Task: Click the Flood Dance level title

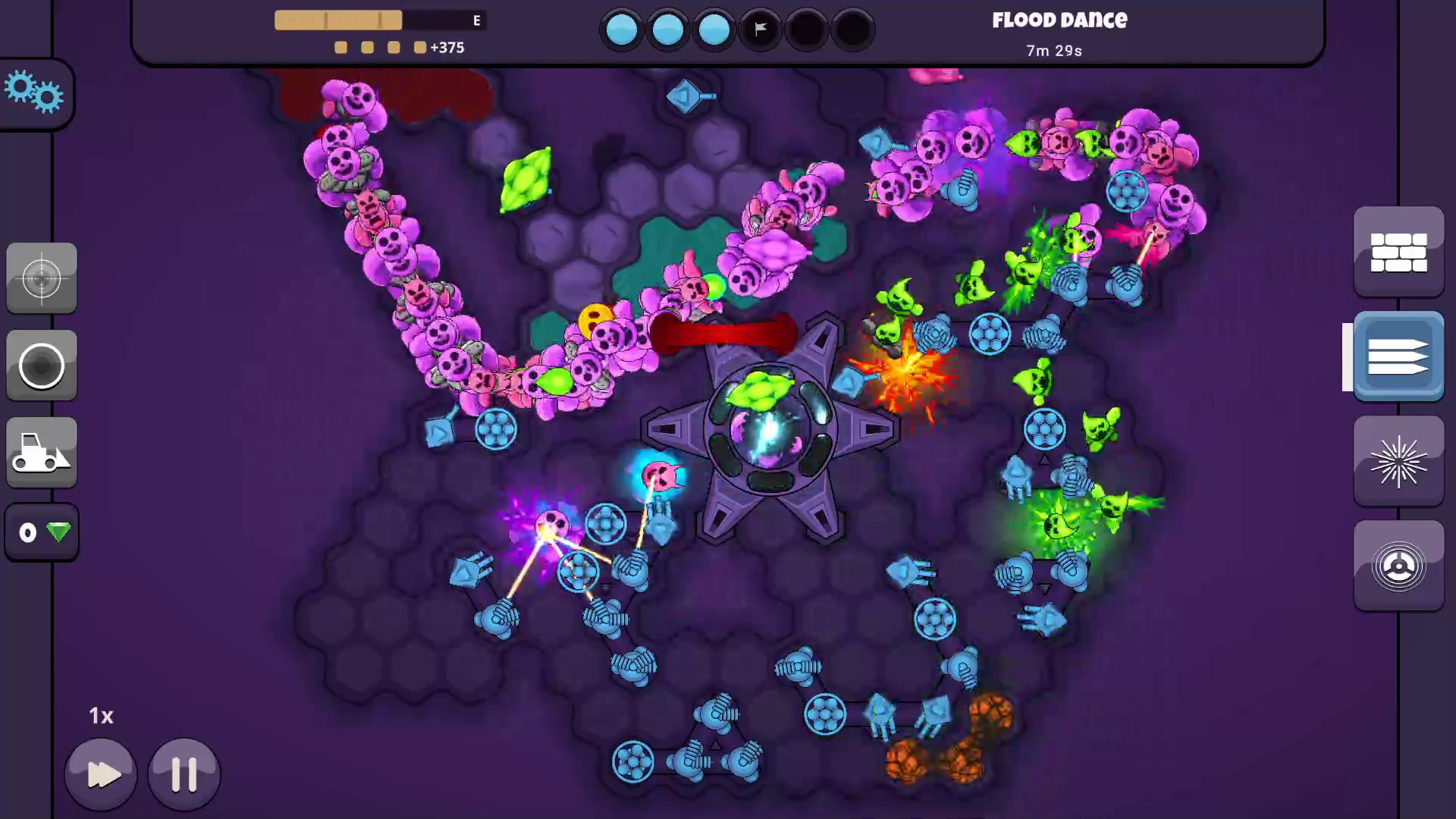Action: [x=1059, y=20]
